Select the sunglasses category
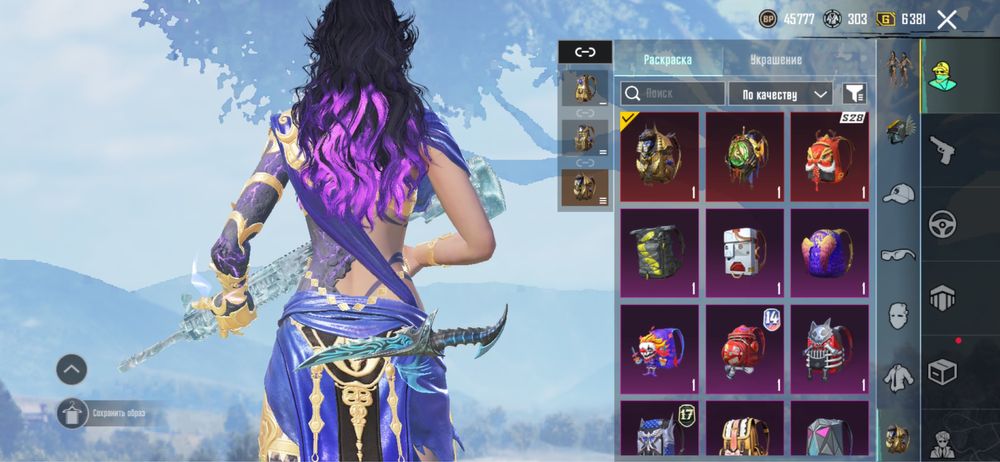This screenshot has width=1000, height=462. pyautogui.click(x=899, y=254)
